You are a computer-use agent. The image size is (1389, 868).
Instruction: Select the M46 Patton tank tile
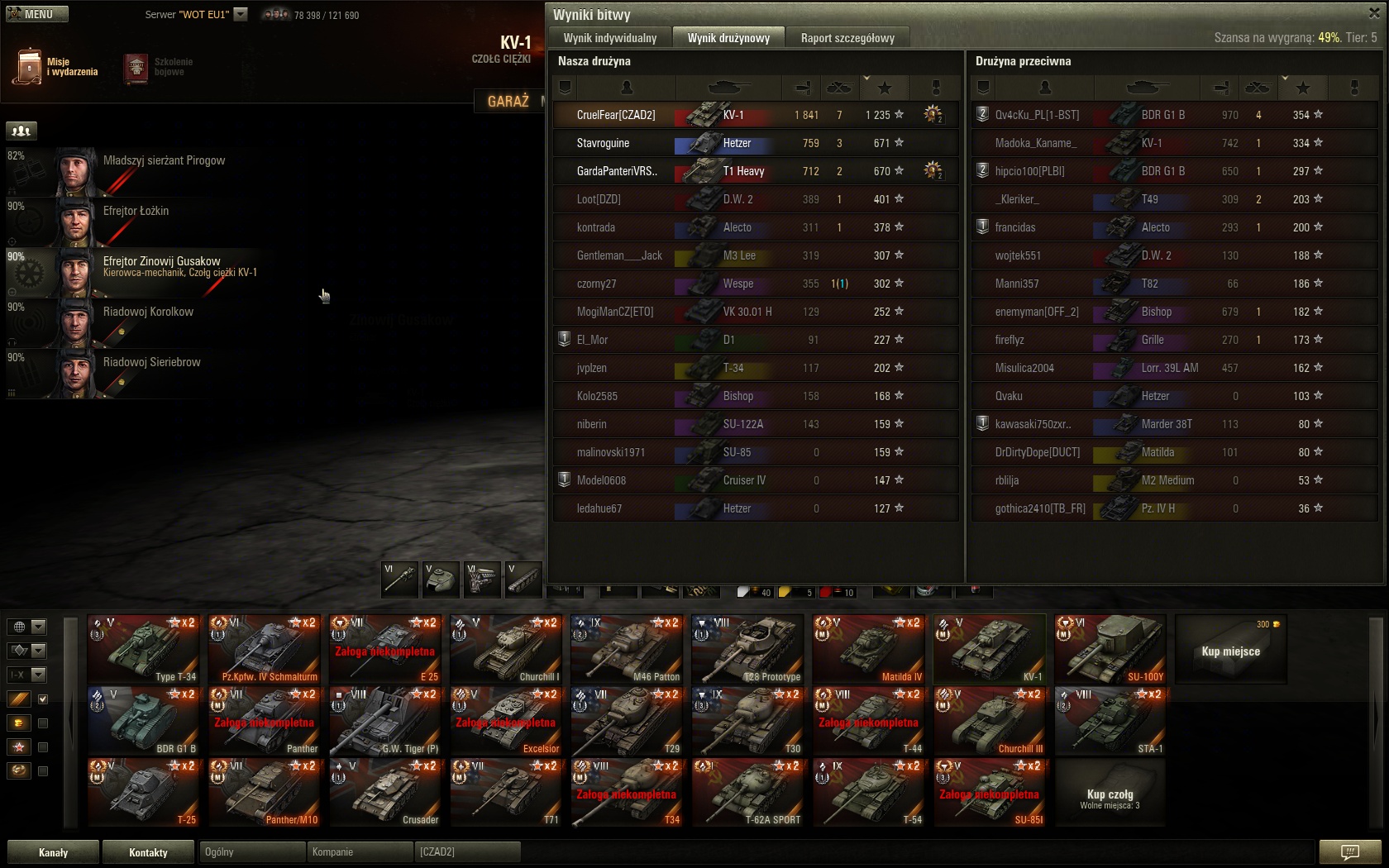627,649
